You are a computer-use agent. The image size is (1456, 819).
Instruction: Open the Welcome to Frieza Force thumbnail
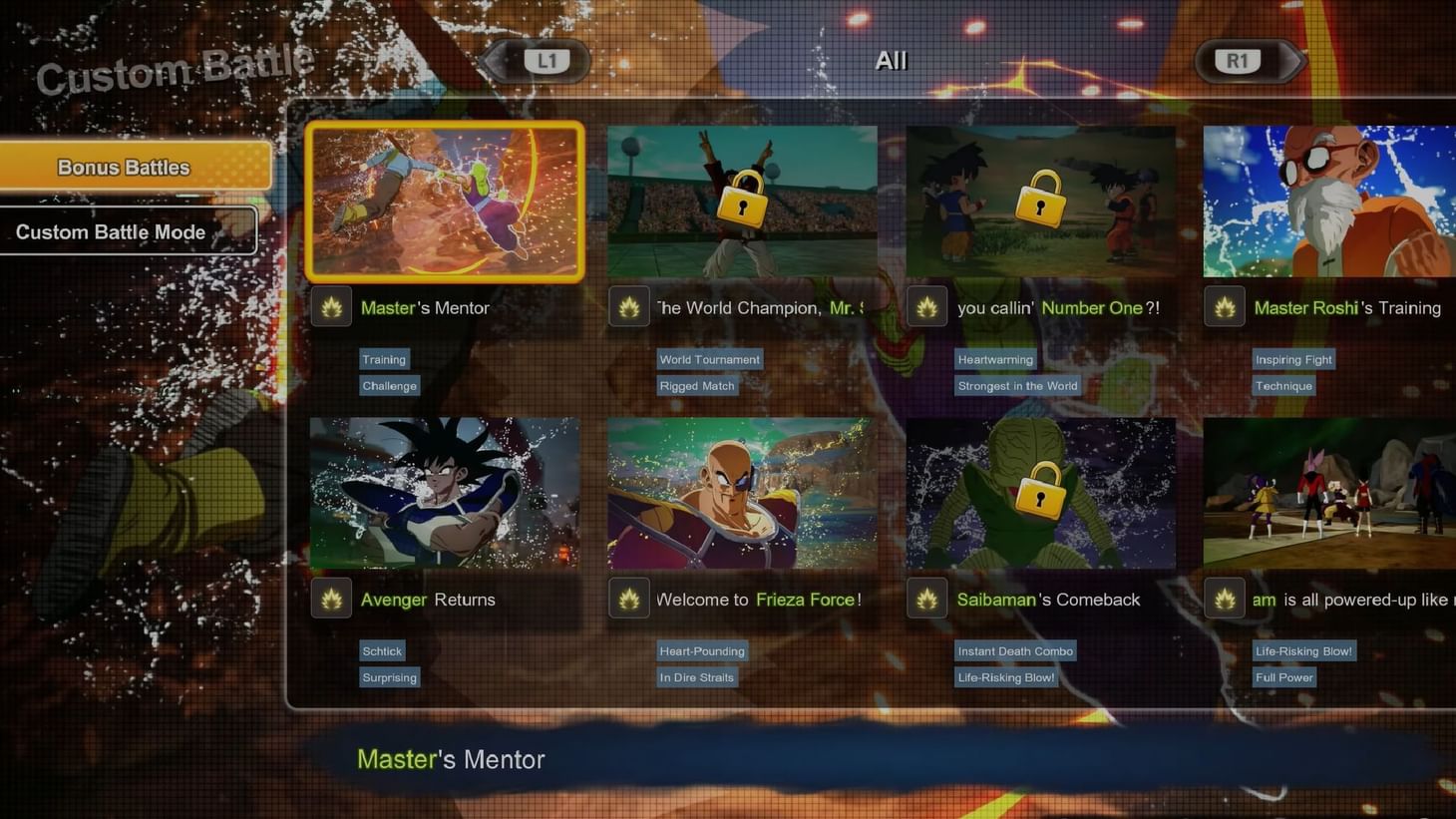(x=742, y=493)
